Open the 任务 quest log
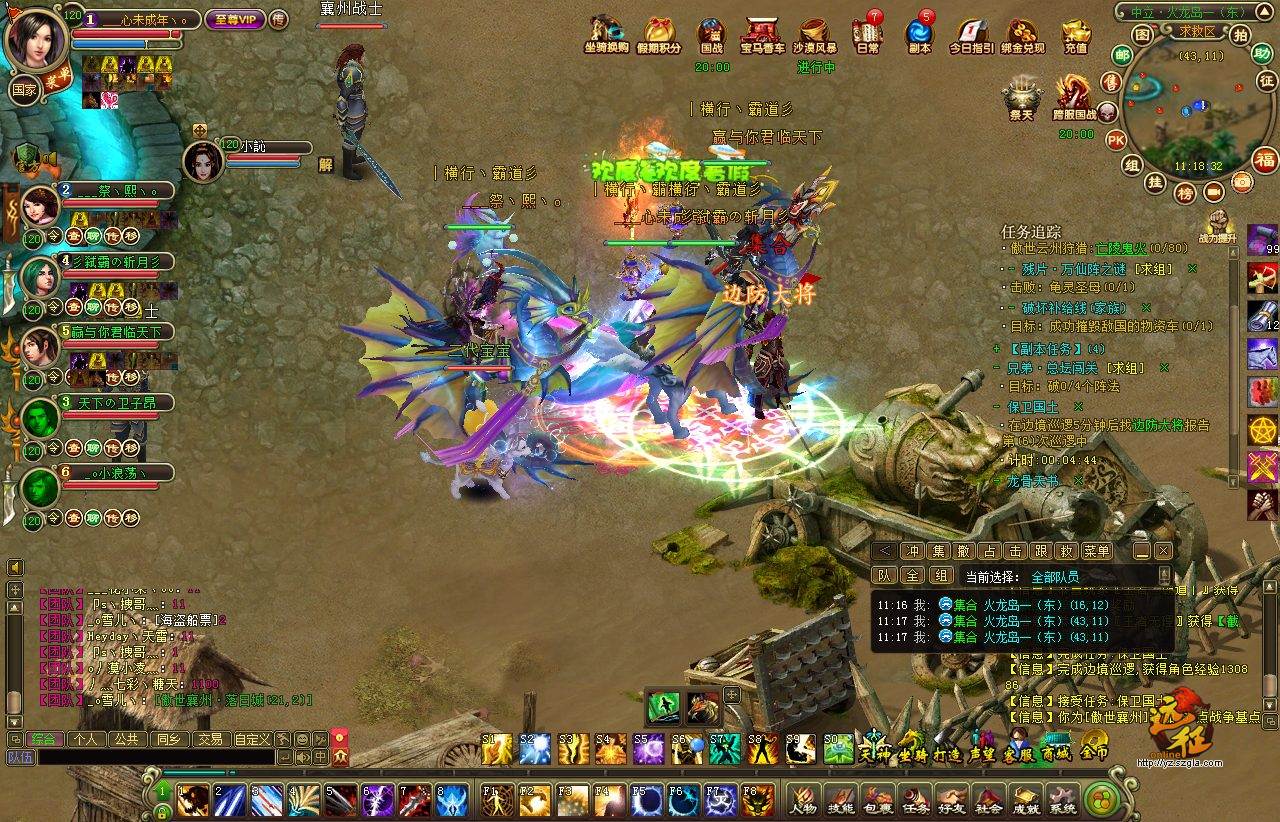Screen dimensions: 1280x822 click(x=915, y=799)
